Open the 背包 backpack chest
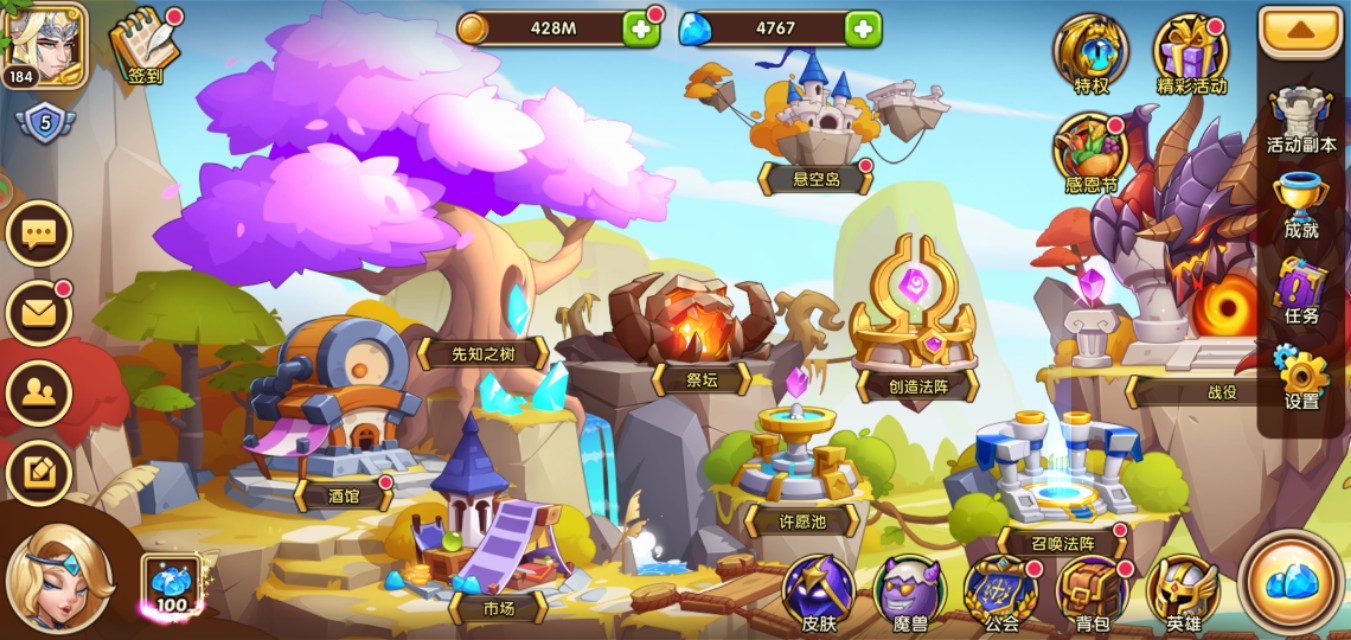Viewport: 1351px width, 640px height. point(1092,592)
